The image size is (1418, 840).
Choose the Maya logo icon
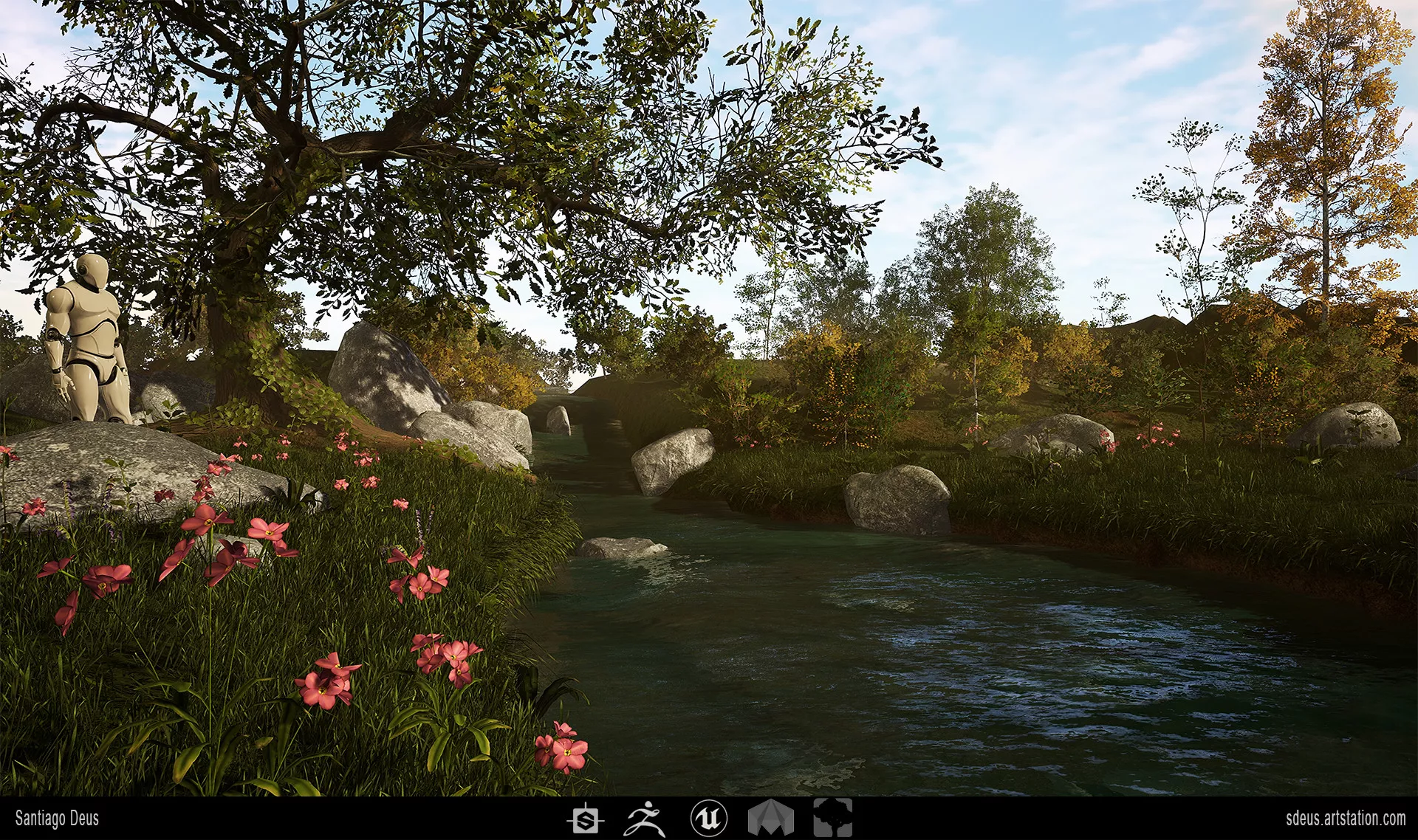tap(770, 819)
